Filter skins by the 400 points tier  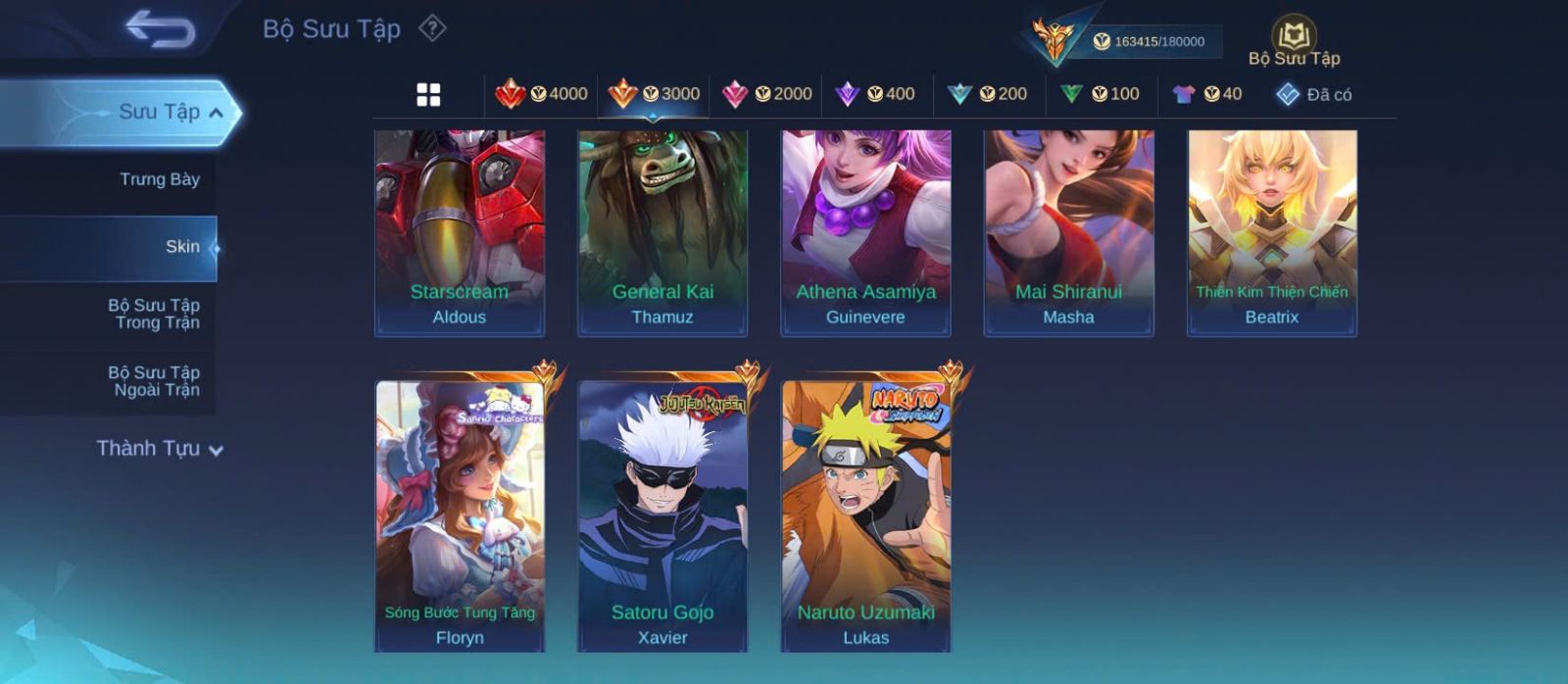tap(874, 94)
